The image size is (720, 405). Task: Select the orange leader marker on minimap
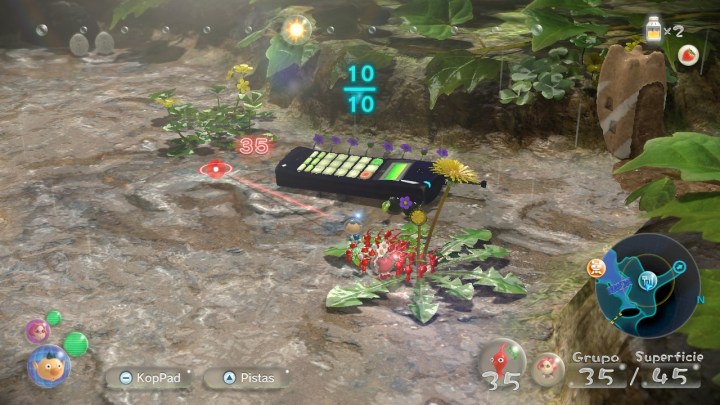pyautogui.click(x=597, y=268)
